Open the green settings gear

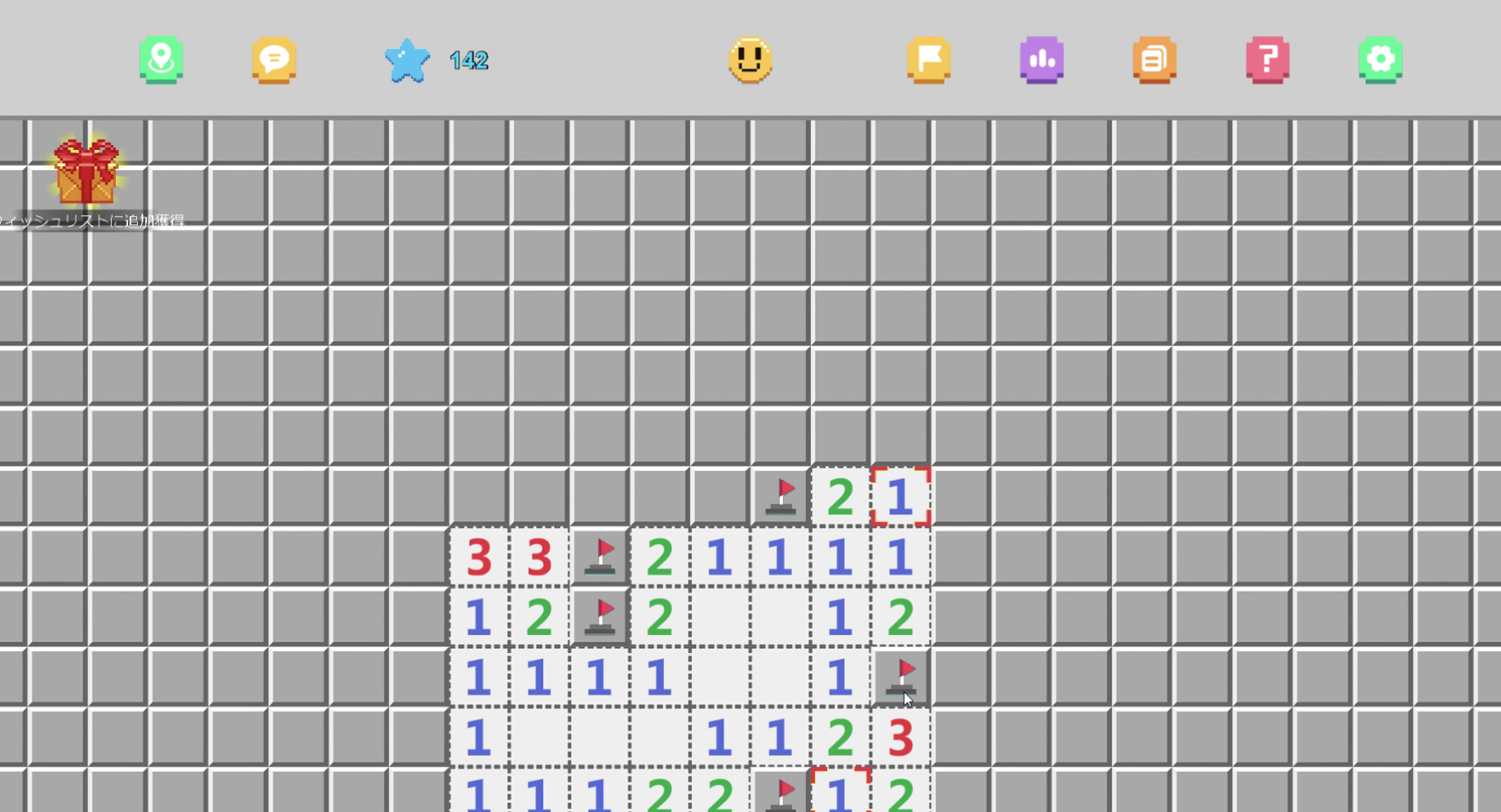[1379, 61]
